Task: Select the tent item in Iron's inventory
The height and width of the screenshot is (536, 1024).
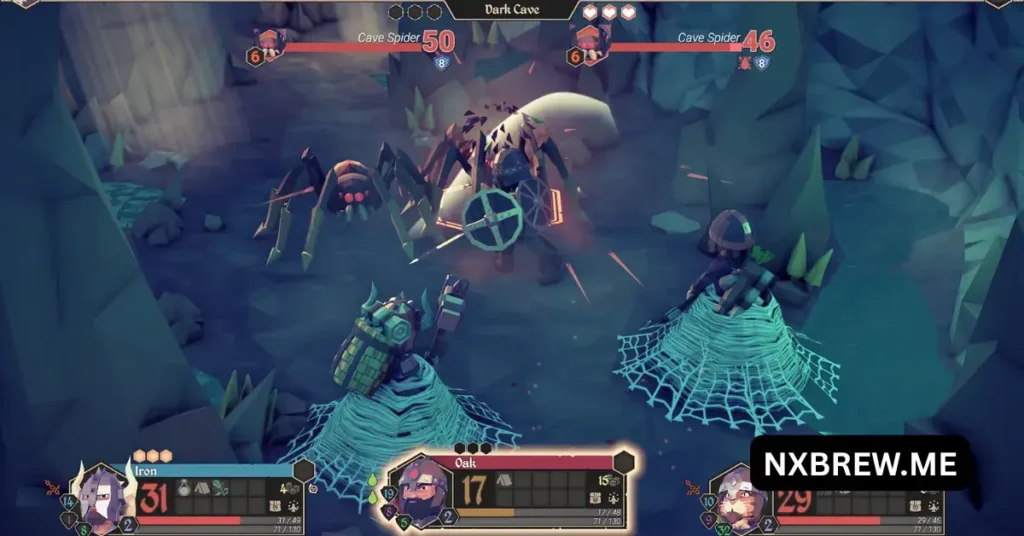Action: 203,488
